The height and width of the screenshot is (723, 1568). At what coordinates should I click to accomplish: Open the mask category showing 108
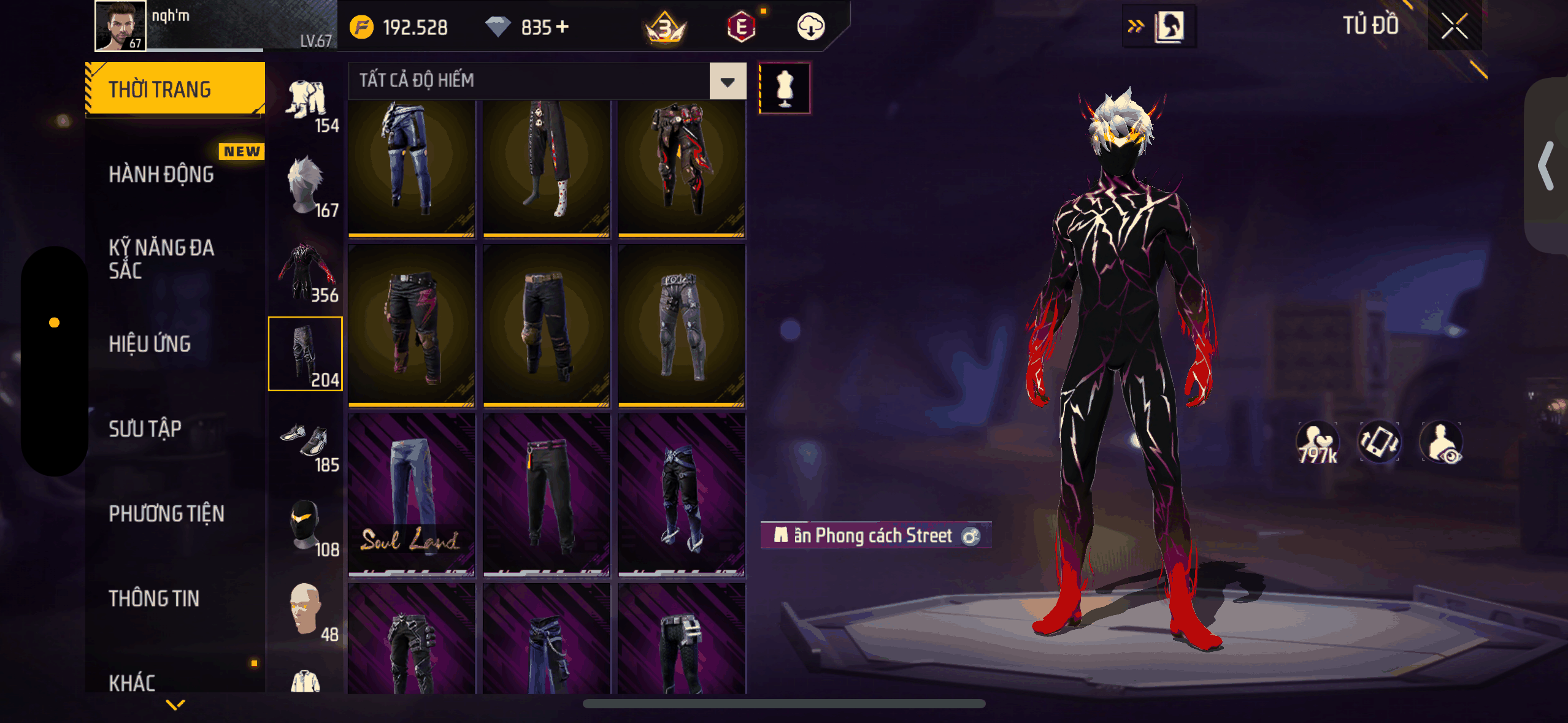[306, 526]
